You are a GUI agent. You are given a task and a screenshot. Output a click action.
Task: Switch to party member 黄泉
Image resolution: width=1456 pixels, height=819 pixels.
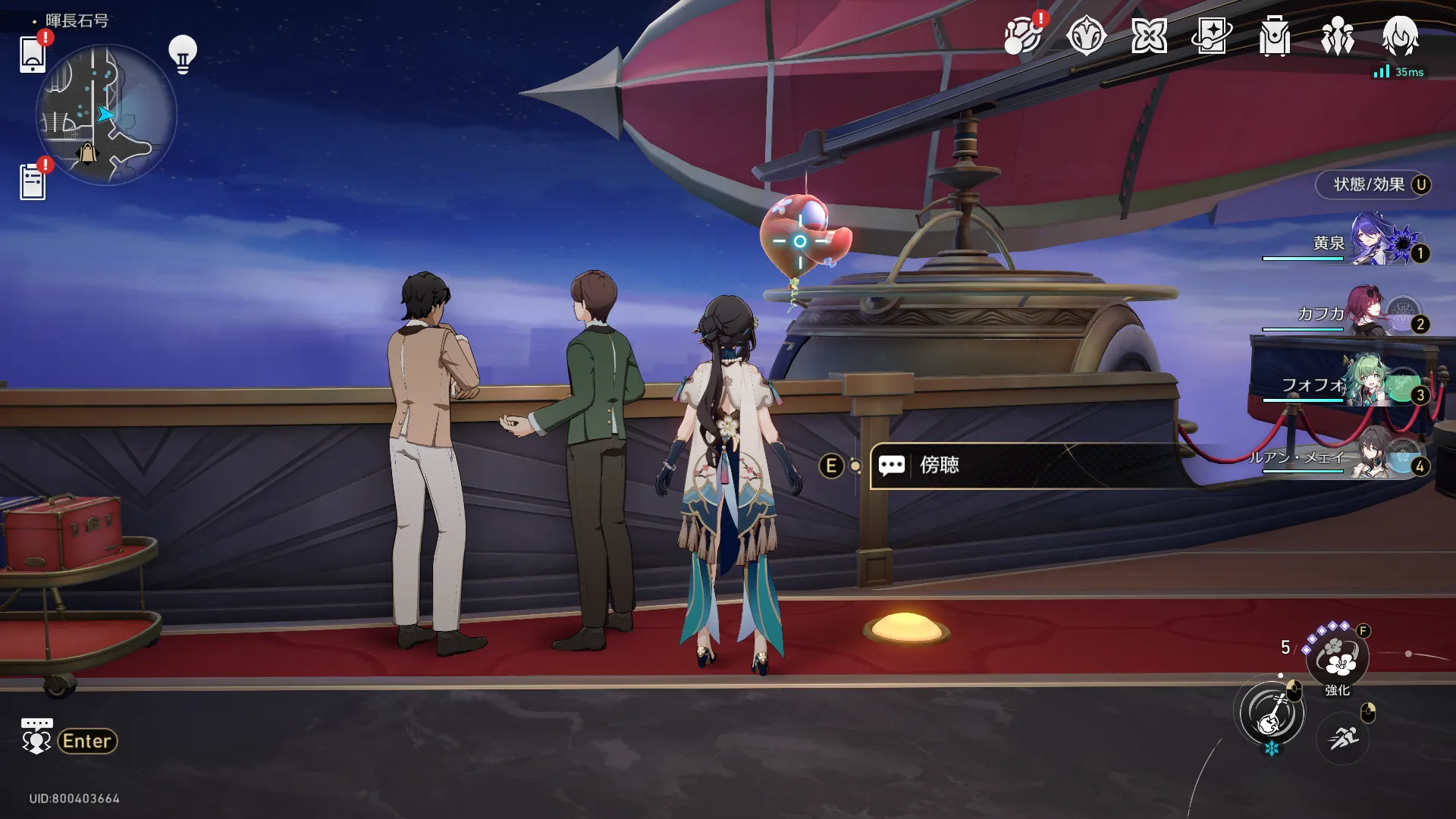pyautogui.click(x=1365, y=243)
